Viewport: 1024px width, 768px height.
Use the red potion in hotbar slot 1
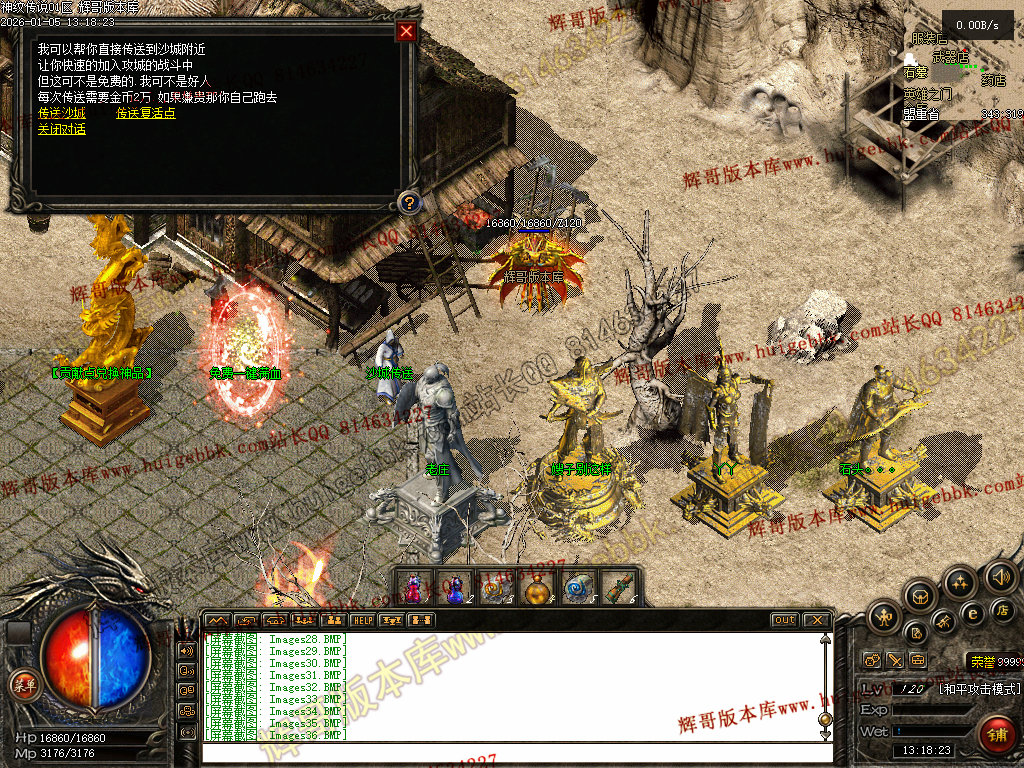[414, 588]
